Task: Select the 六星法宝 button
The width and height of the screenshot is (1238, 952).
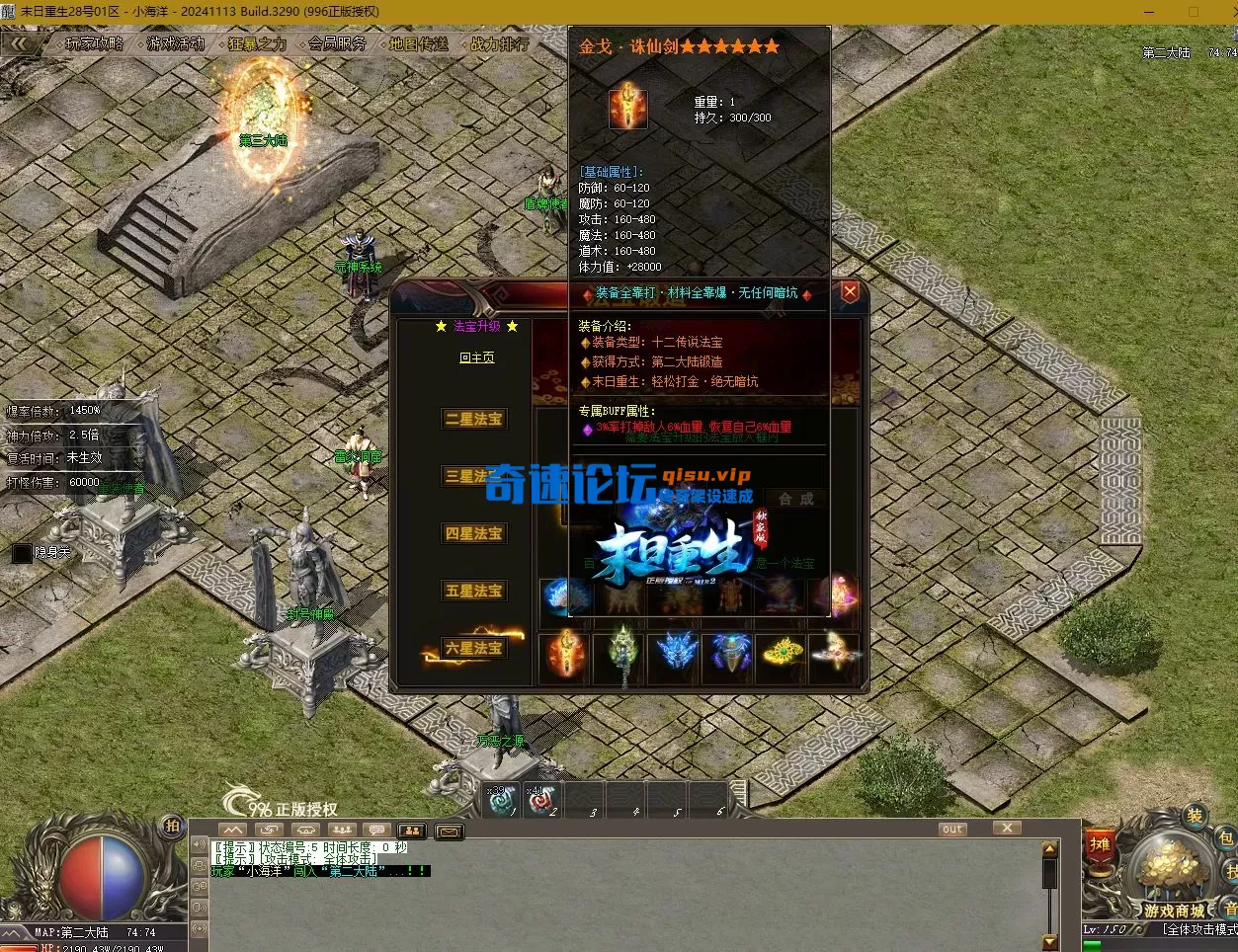Action: (473, 648)
